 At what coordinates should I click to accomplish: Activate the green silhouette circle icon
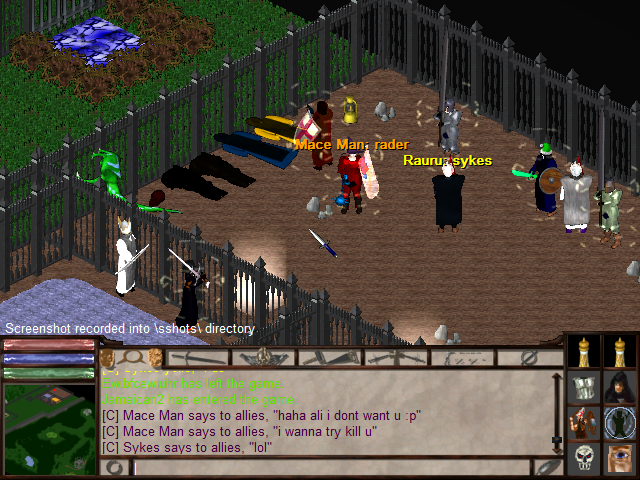point(620,423)
